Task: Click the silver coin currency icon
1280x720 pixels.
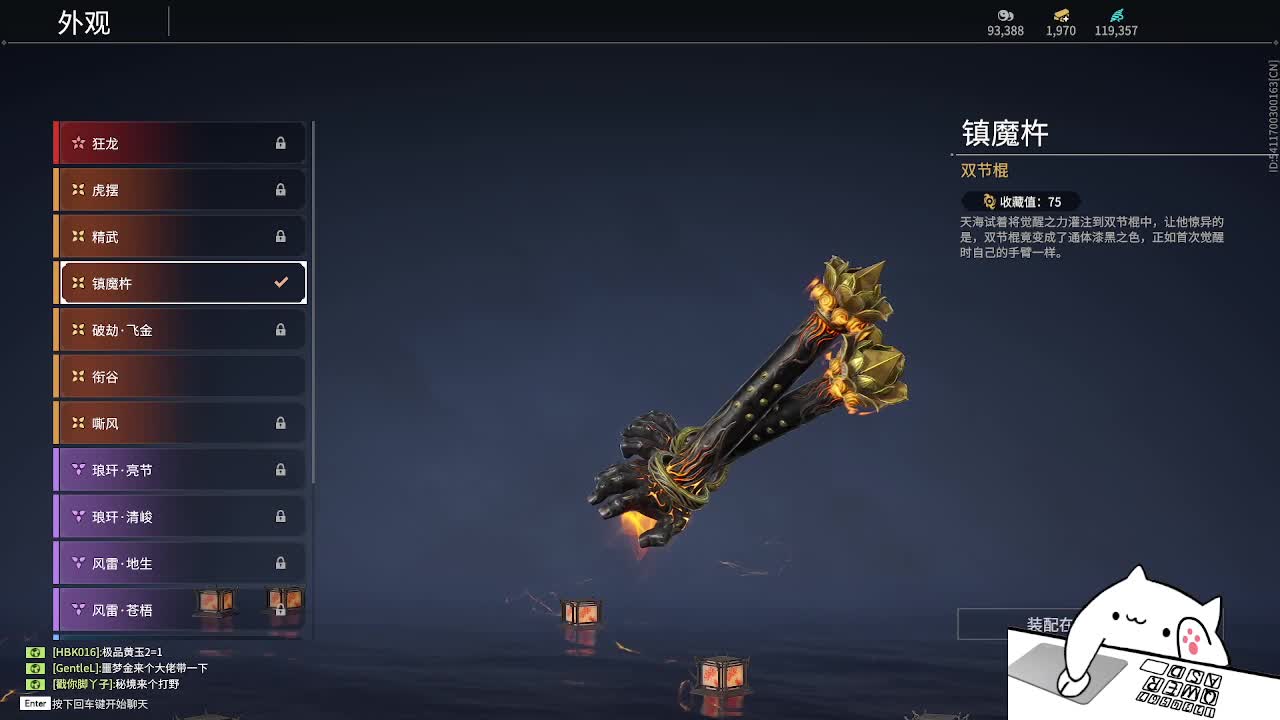Action: tap(1005, 15)
